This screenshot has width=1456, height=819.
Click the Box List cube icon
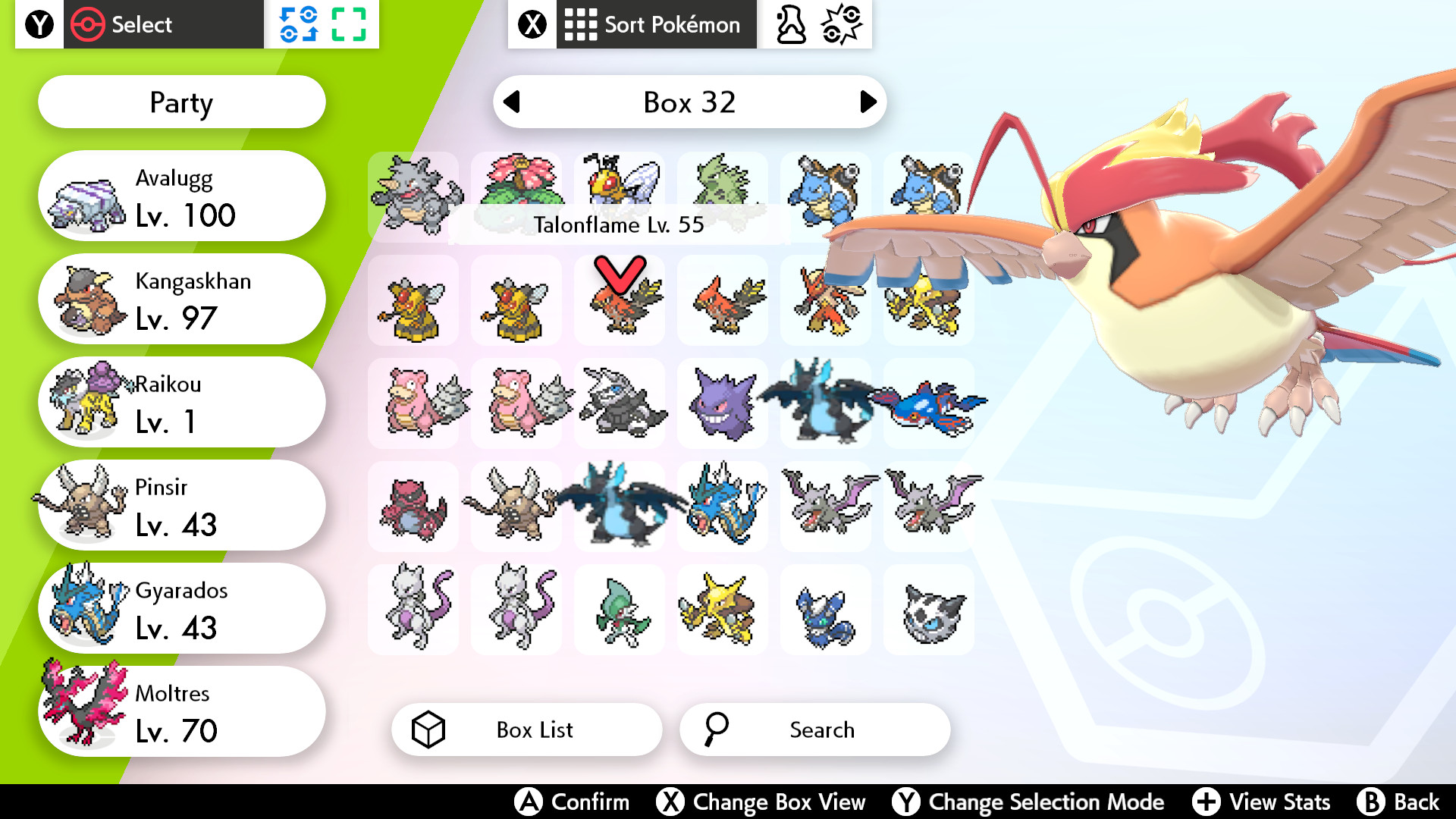pyautogui.click(x=429, y=730)
